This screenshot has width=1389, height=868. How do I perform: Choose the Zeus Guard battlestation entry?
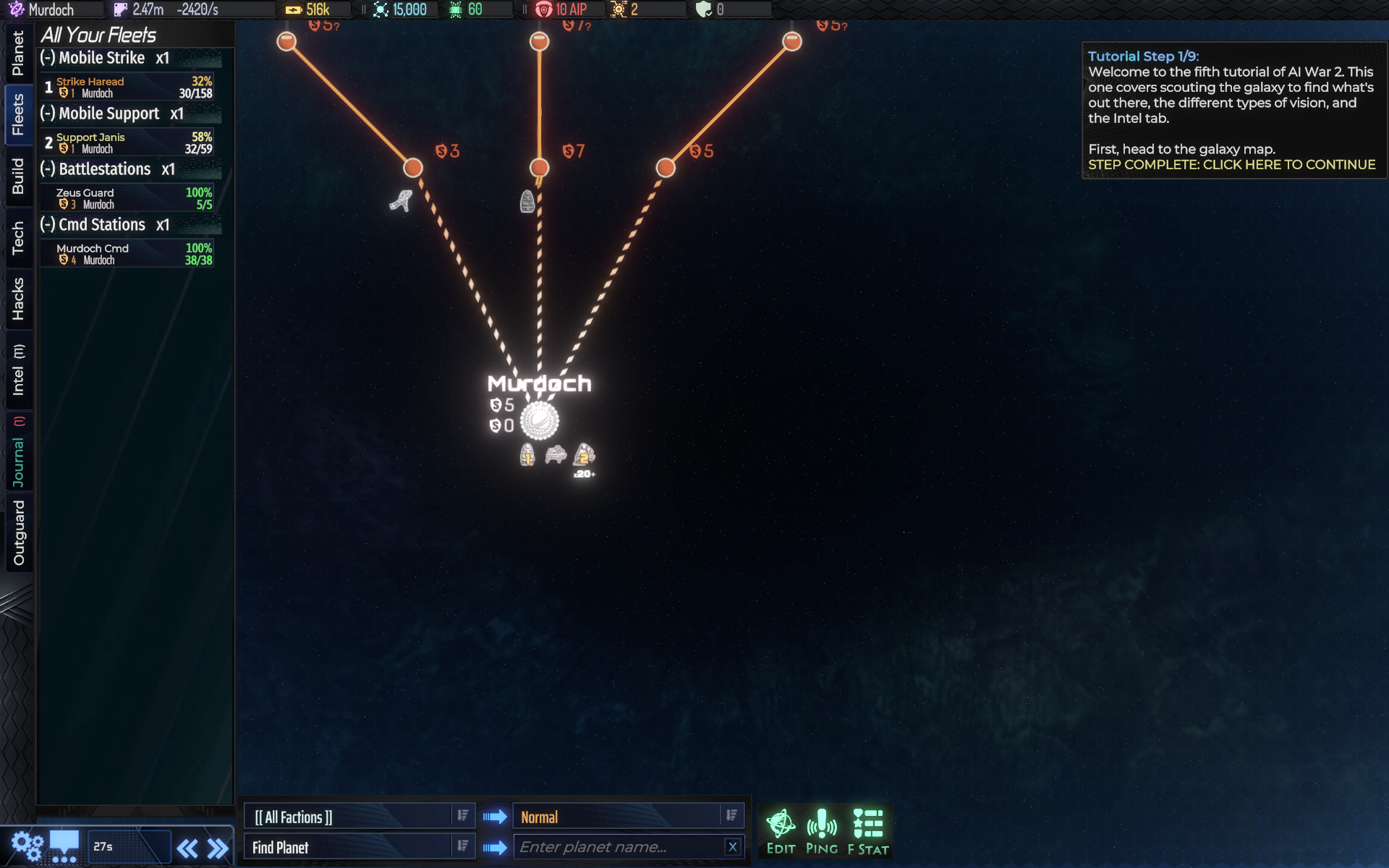(x=127, y=198)
